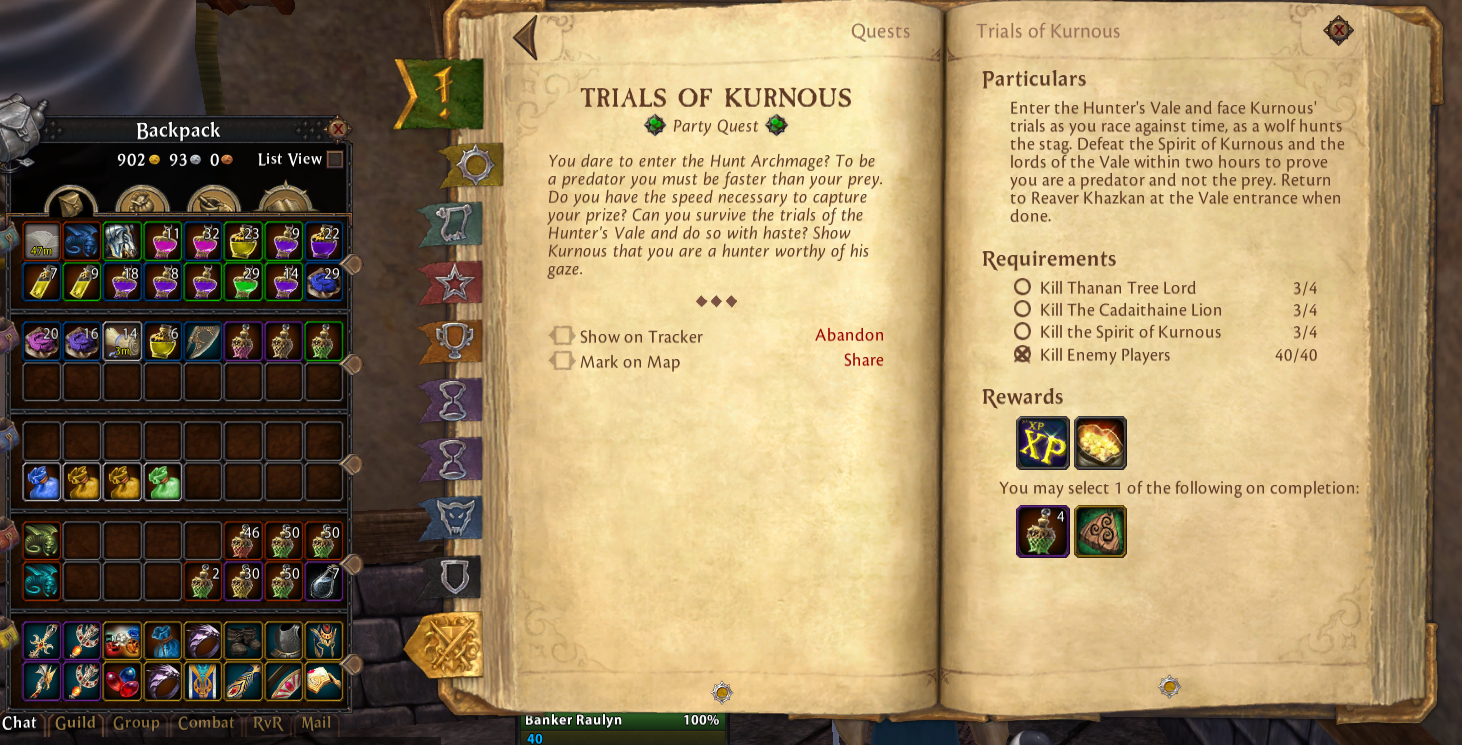Abandon the Trials of Kurnous quest

849,335
